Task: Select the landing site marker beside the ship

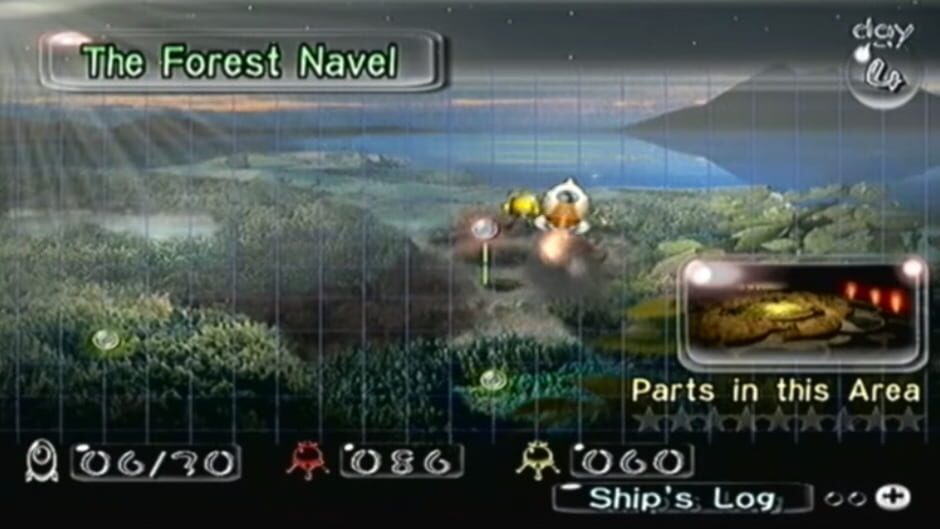Action: 486,230
